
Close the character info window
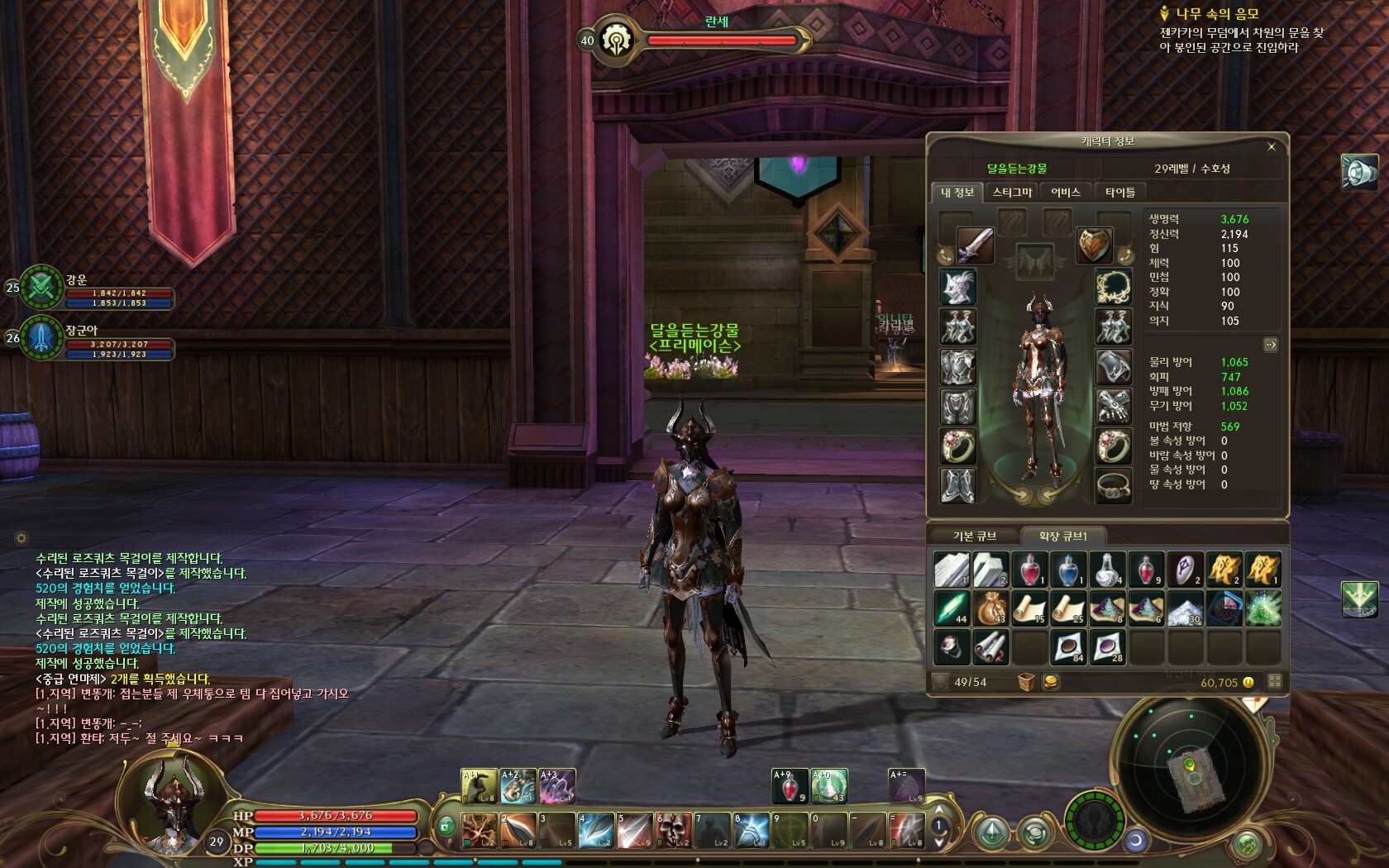click(x=1272, y=146)
